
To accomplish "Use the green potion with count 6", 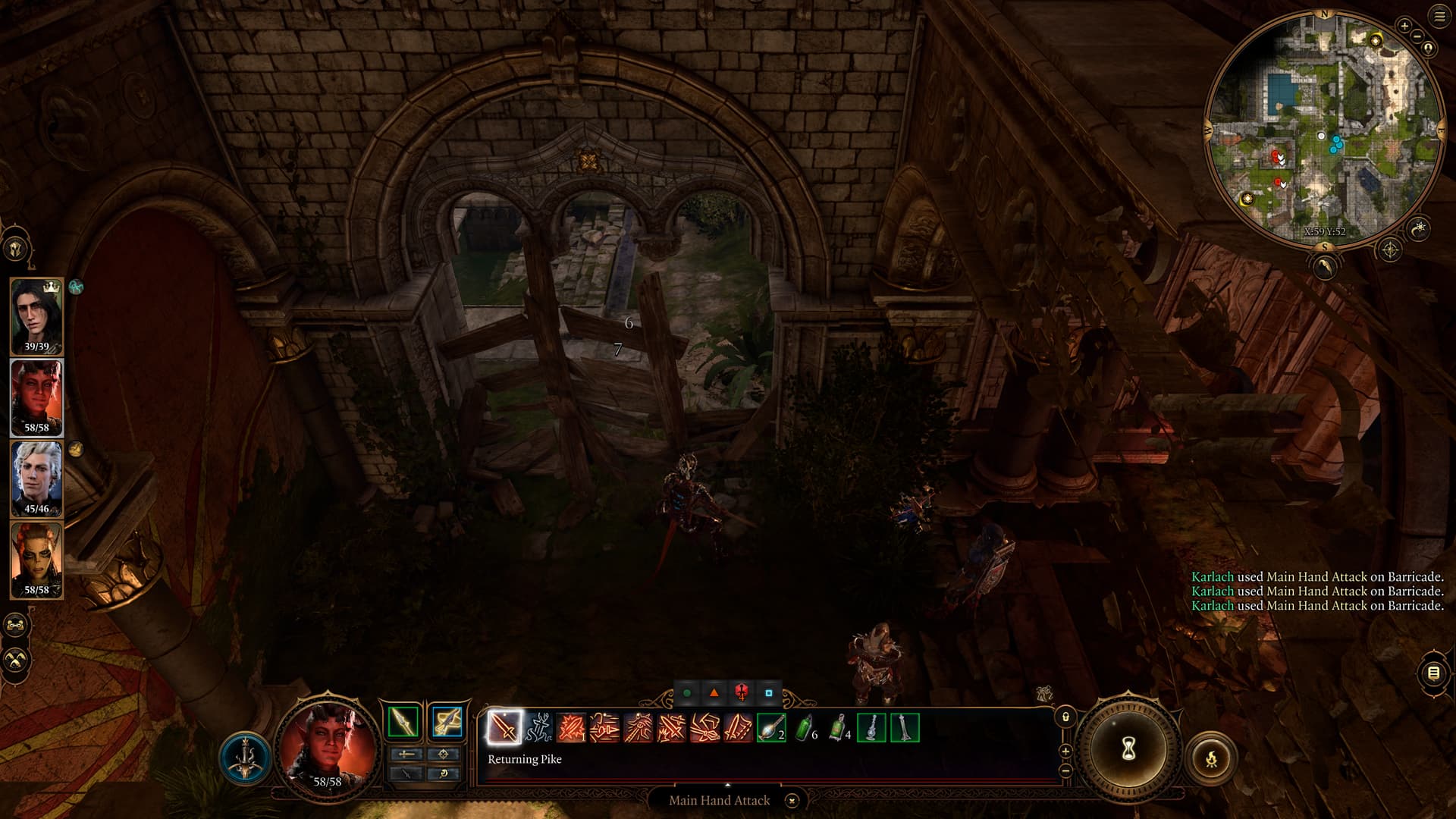I will click(x=804, y=728).
